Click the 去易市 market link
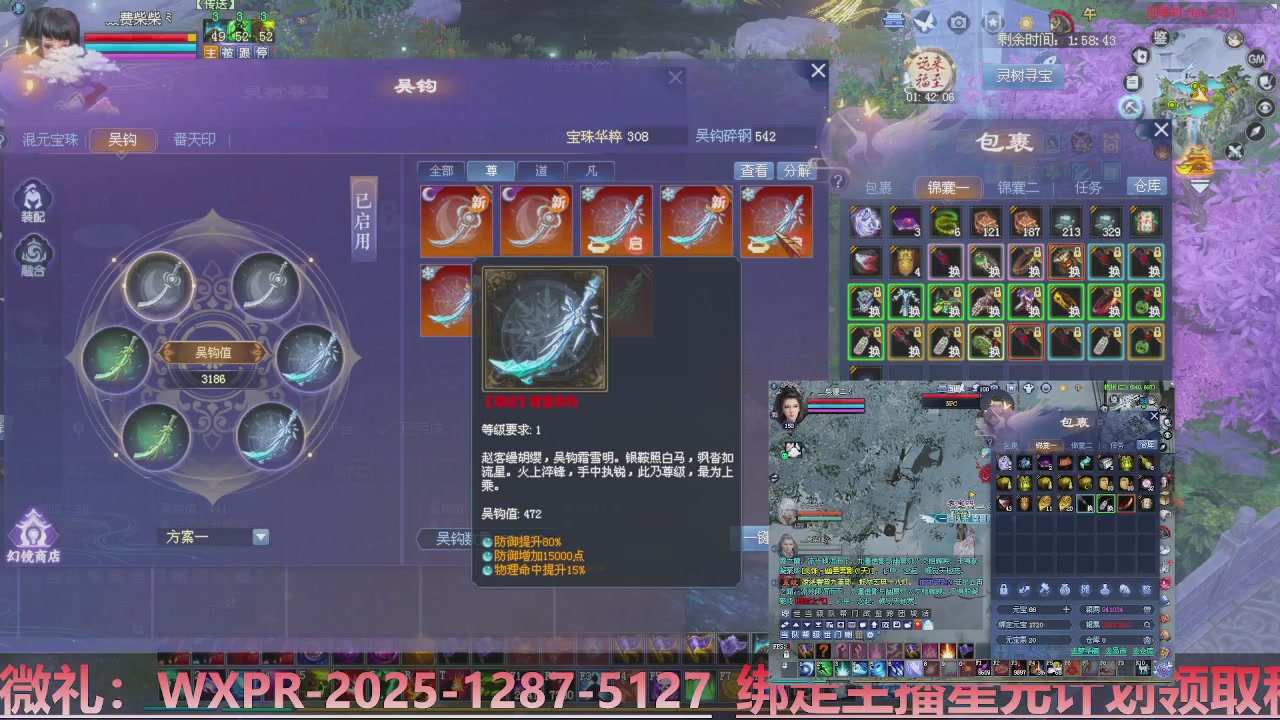The height and width of the screenshot is (720, 1280). 1116,650
